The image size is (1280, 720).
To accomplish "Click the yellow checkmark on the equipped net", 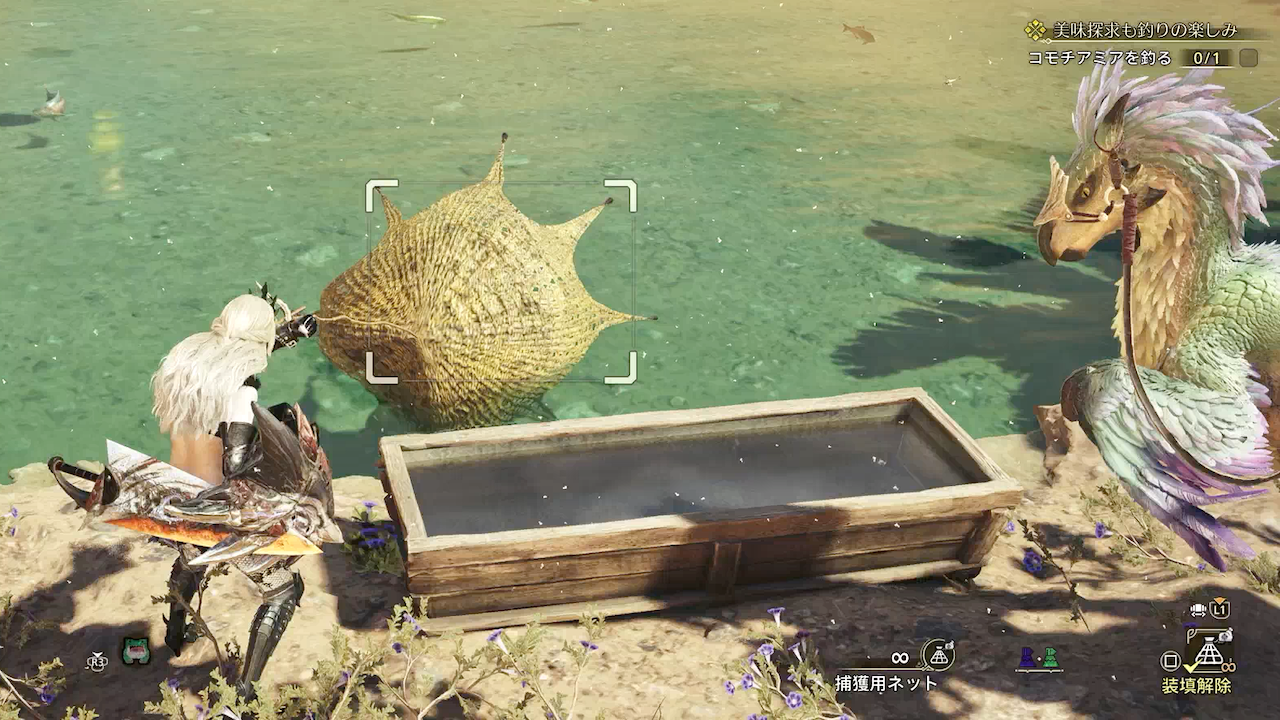I will [x=1188, y=668].
